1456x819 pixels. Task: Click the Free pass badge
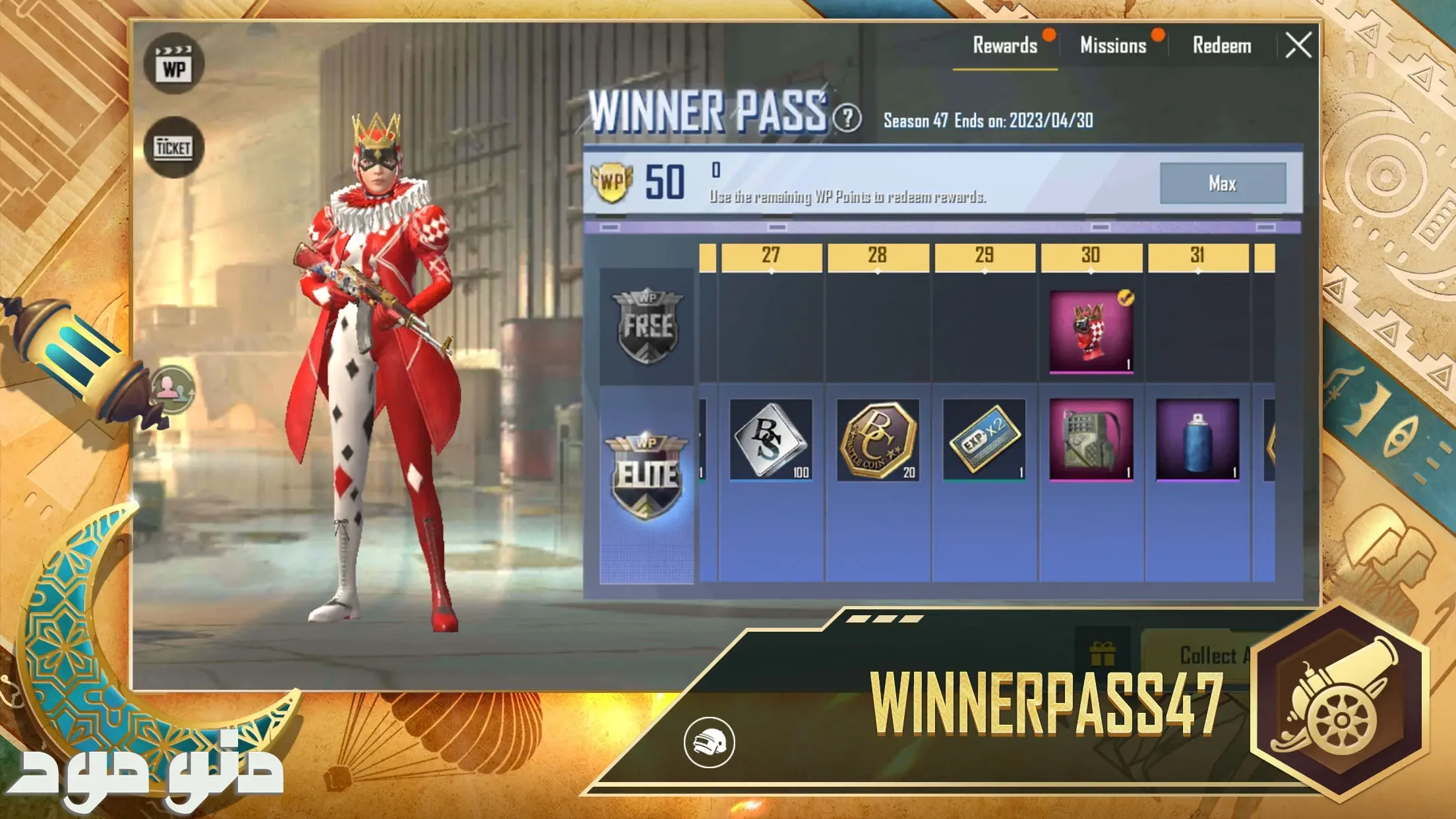[x=647, y=326]
